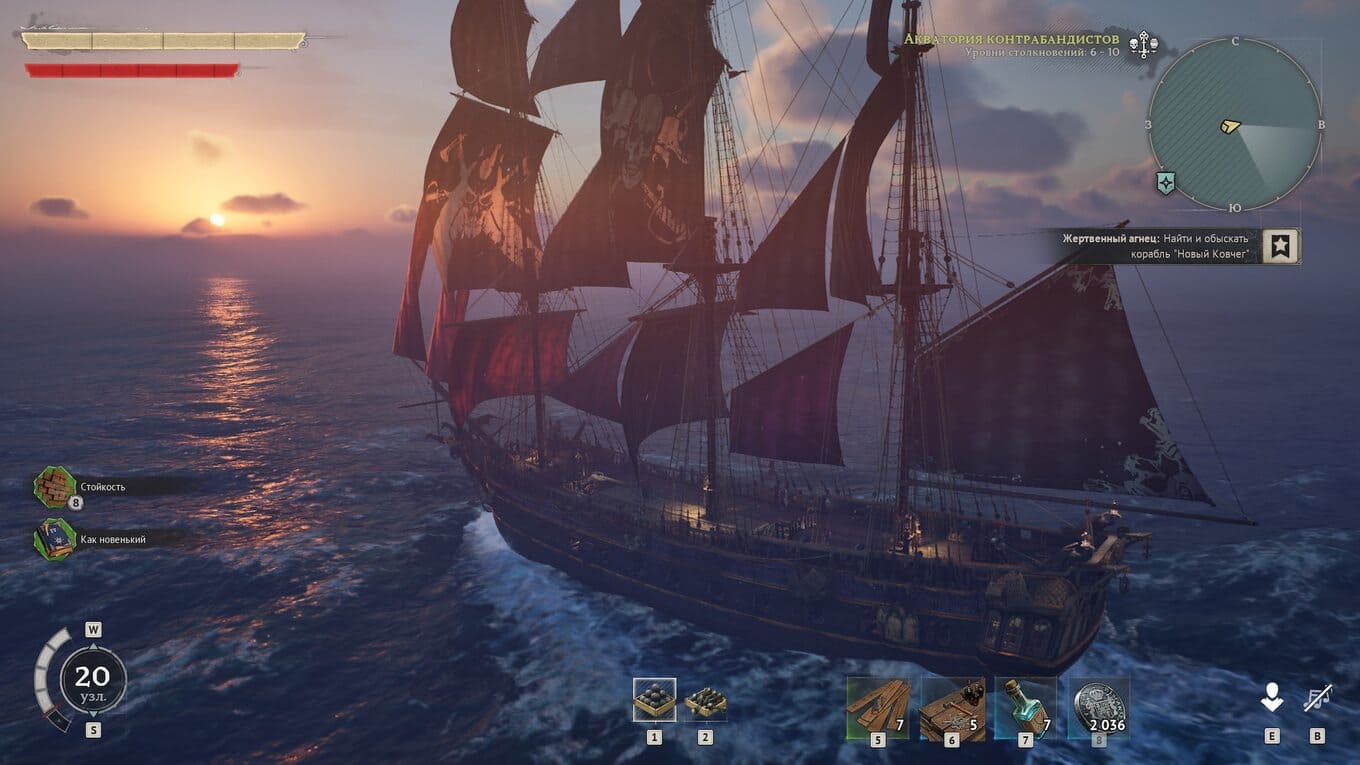
Task: Click the crossed-out music note icon
Action: click(1317, 699)
